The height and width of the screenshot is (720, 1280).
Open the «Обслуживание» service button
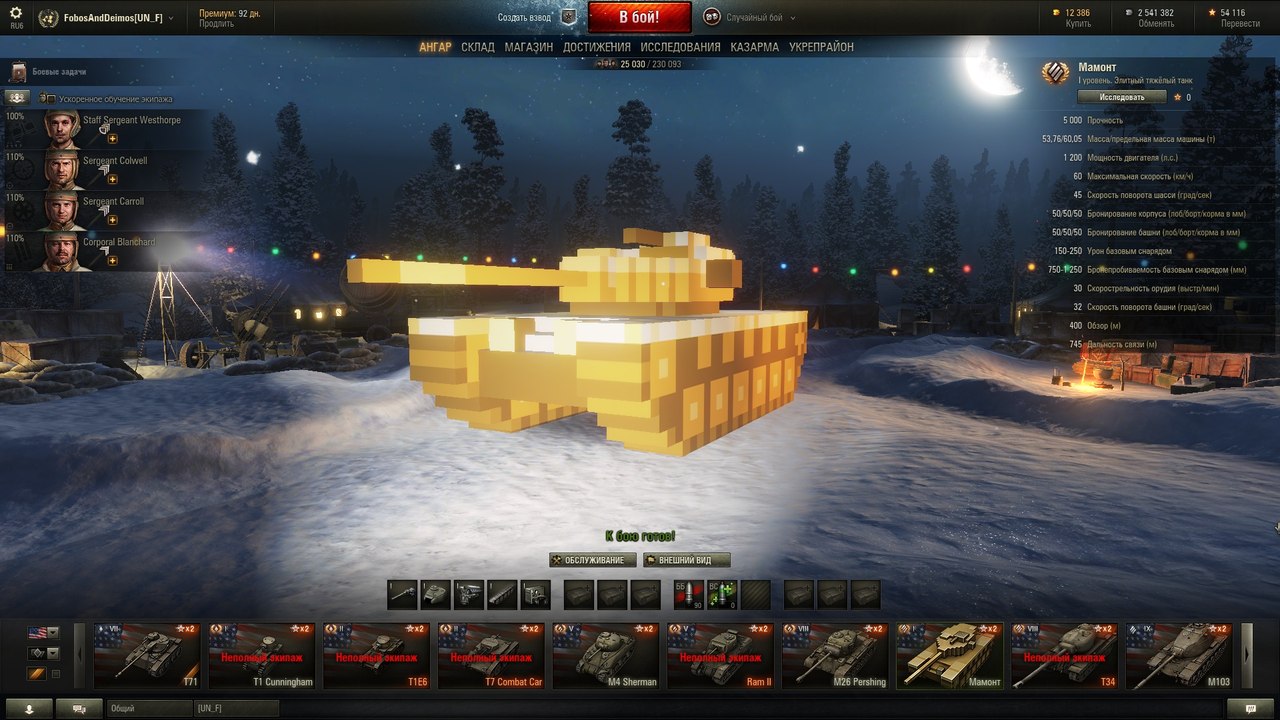click(x=592, y=560)
